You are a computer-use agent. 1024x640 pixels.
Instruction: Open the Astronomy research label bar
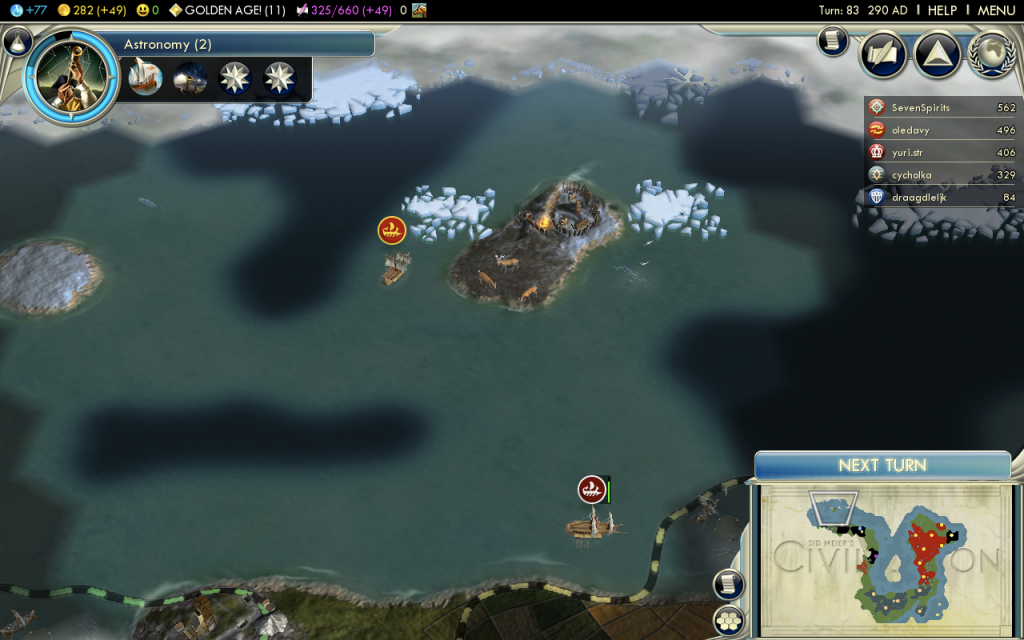246,44
